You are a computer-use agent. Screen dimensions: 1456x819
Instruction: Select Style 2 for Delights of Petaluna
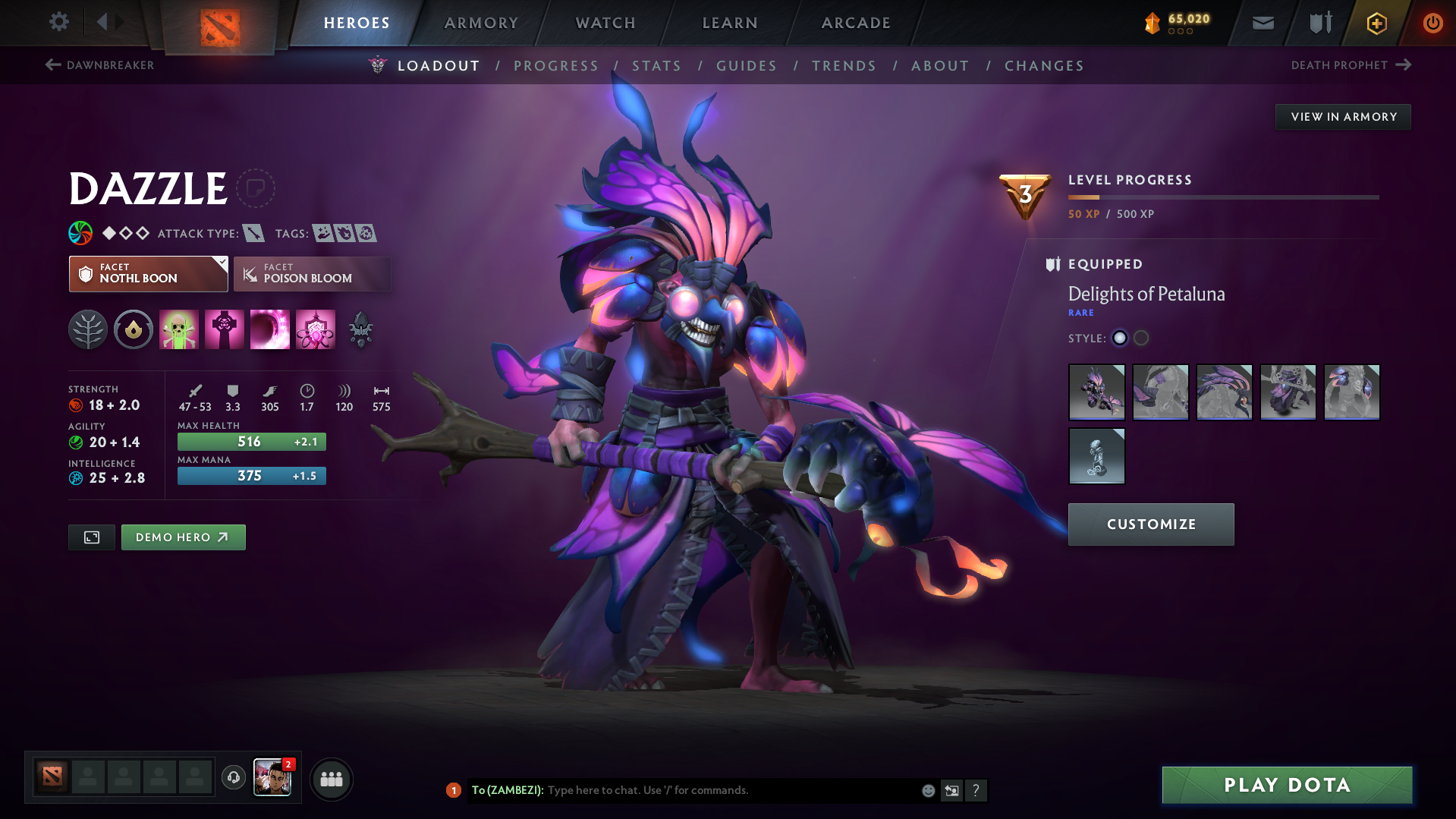[x=1141, y=339]
